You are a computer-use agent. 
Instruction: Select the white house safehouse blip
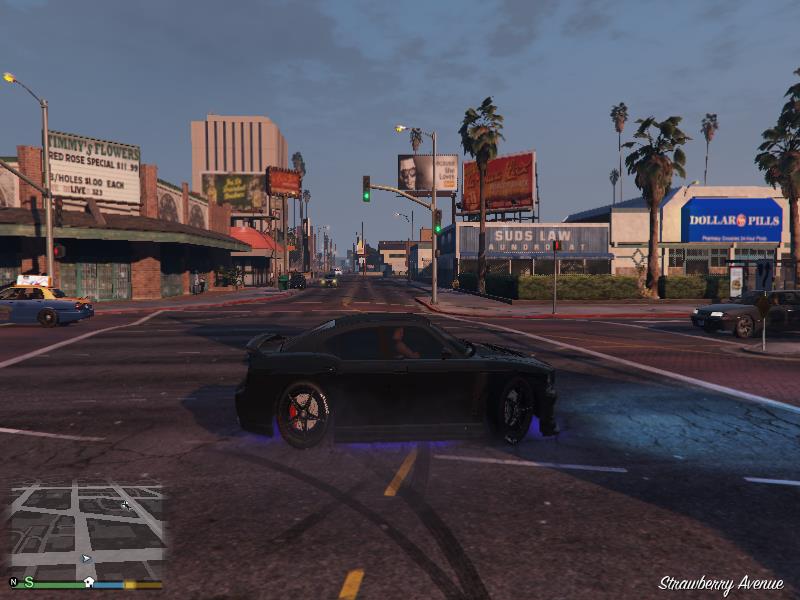pyautogui.click(x=89, y=582)
